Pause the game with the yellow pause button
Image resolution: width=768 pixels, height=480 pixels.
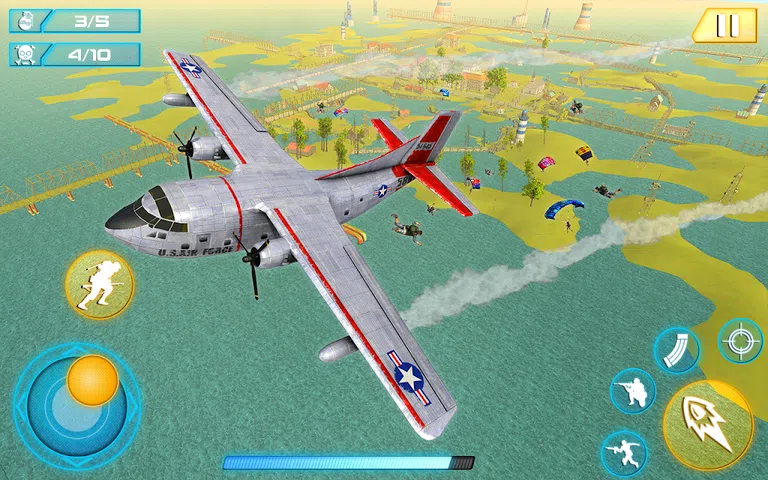coord(726,26)
